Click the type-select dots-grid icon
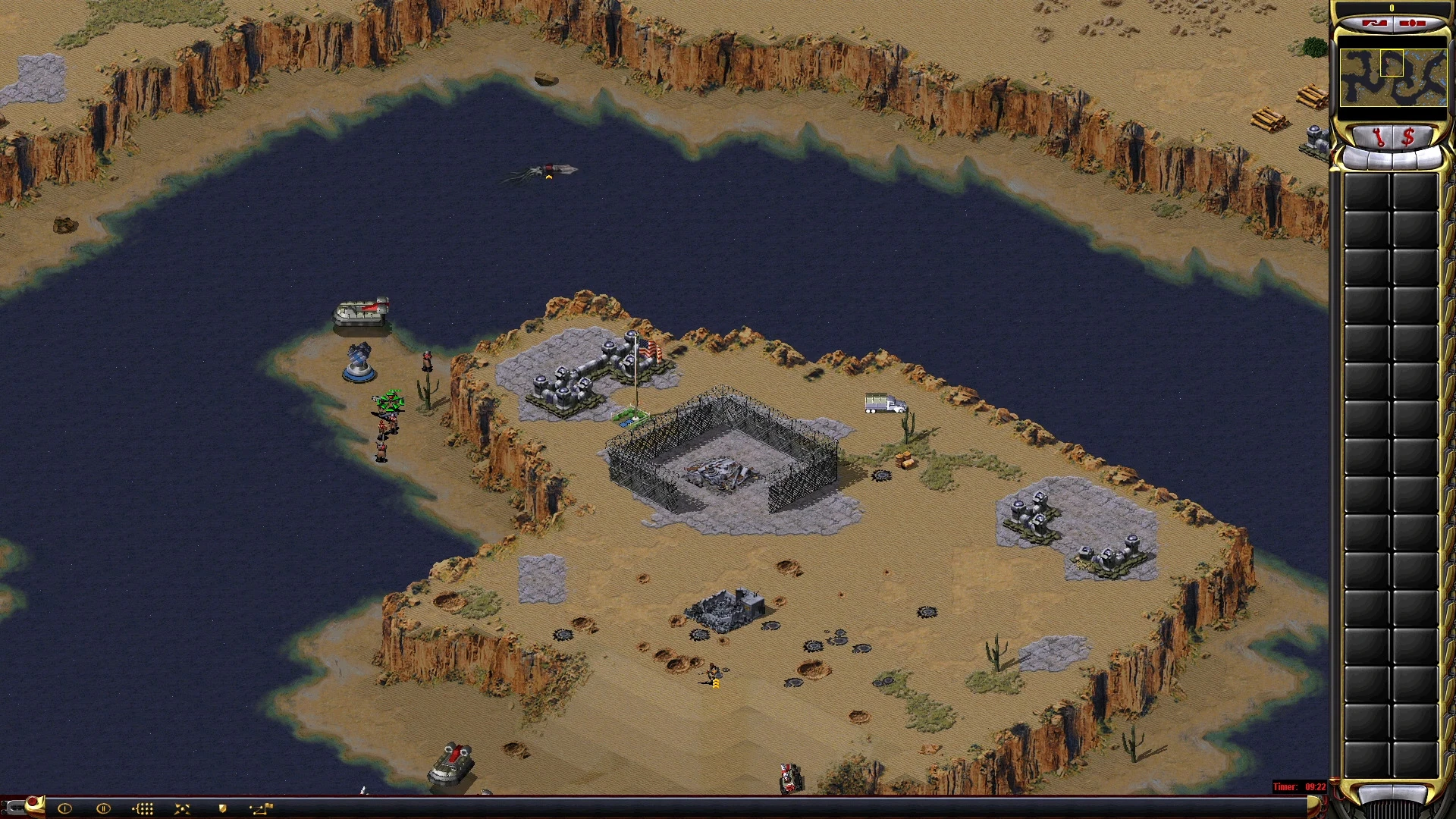The height and width of the screenshot is (819, 1456). point(143,808)
